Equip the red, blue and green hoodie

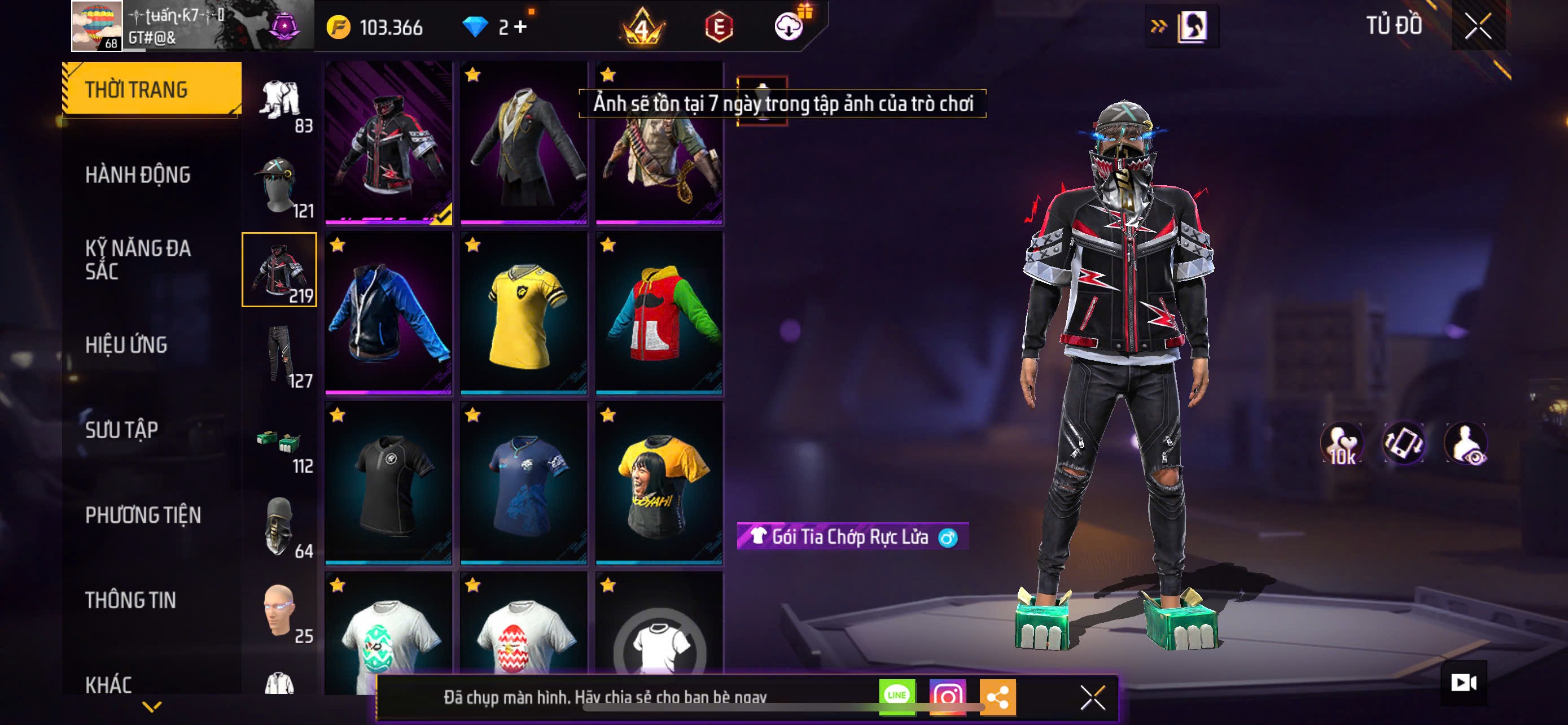click(x=659, y=313)
